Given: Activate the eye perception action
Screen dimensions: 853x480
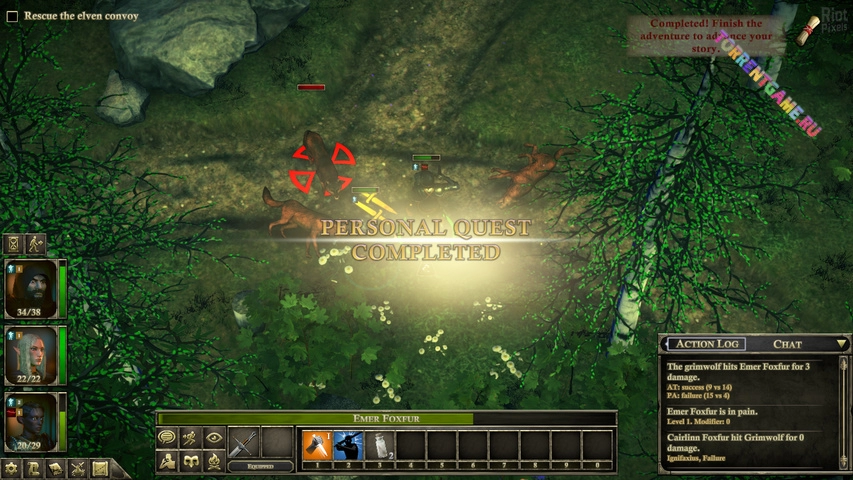Looking at the screenshot, I should pyautogui.click(x=214, y=438).
